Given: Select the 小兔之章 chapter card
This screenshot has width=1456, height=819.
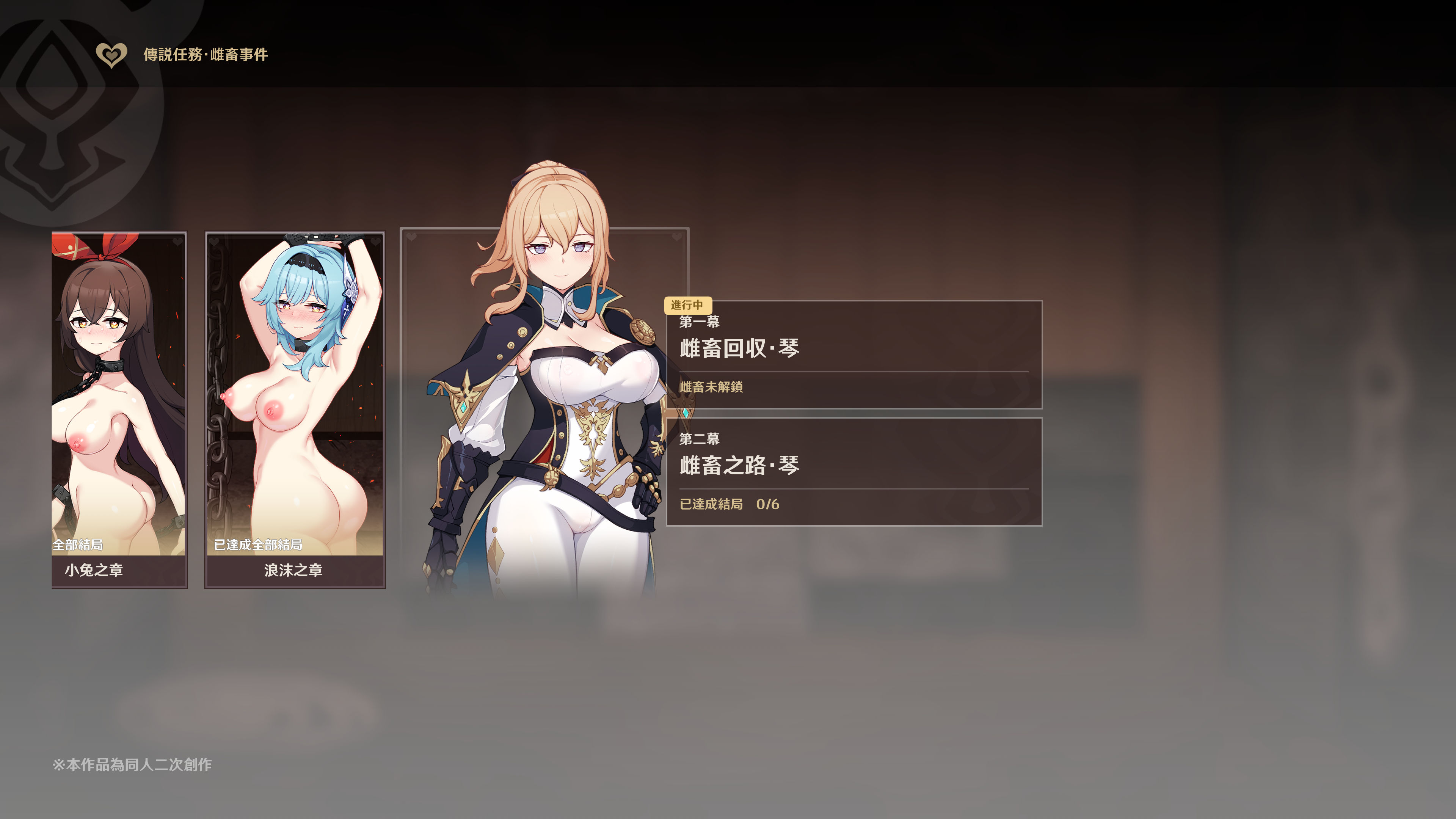Looking at the screenshot, I should (119, 410).
